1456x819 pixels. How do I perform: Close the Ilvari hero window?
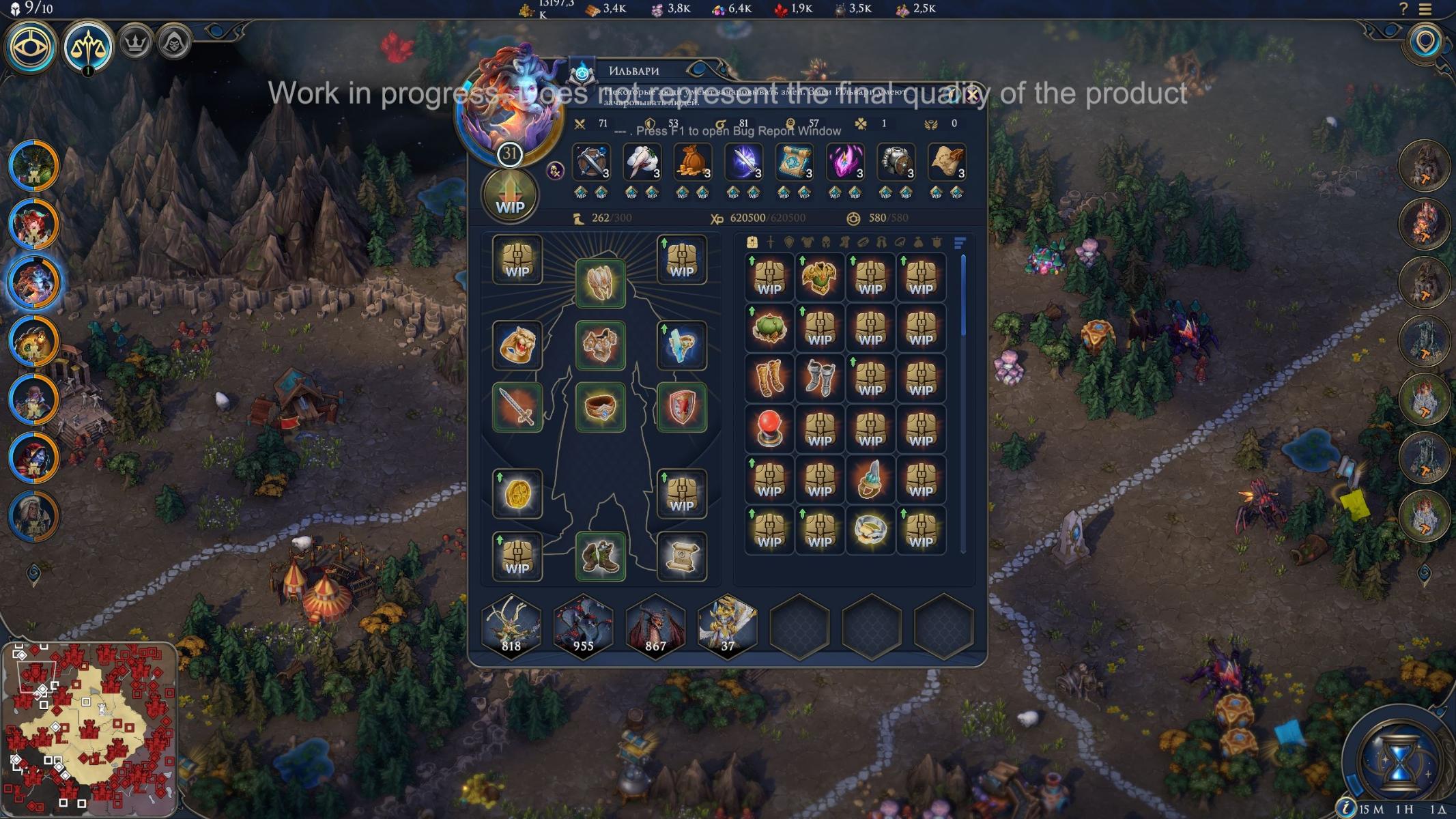(971, 94)
